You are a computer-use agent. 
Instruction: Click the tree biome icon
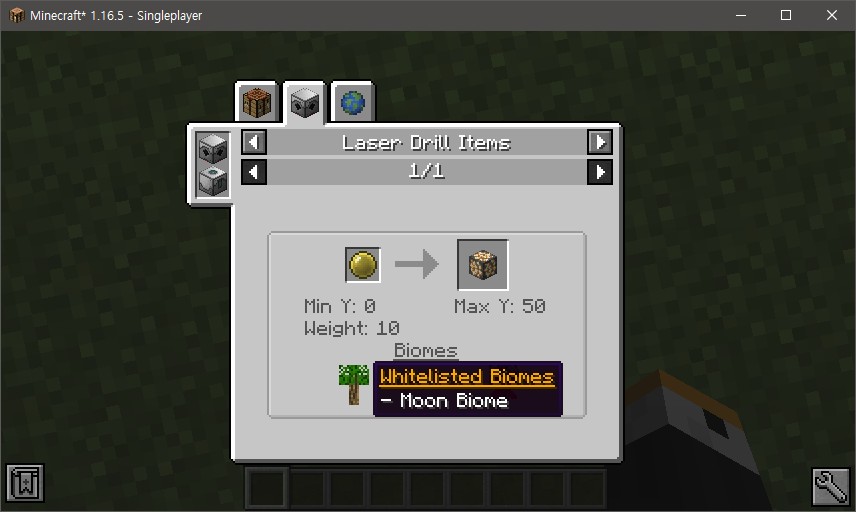[x=353, y=384]
